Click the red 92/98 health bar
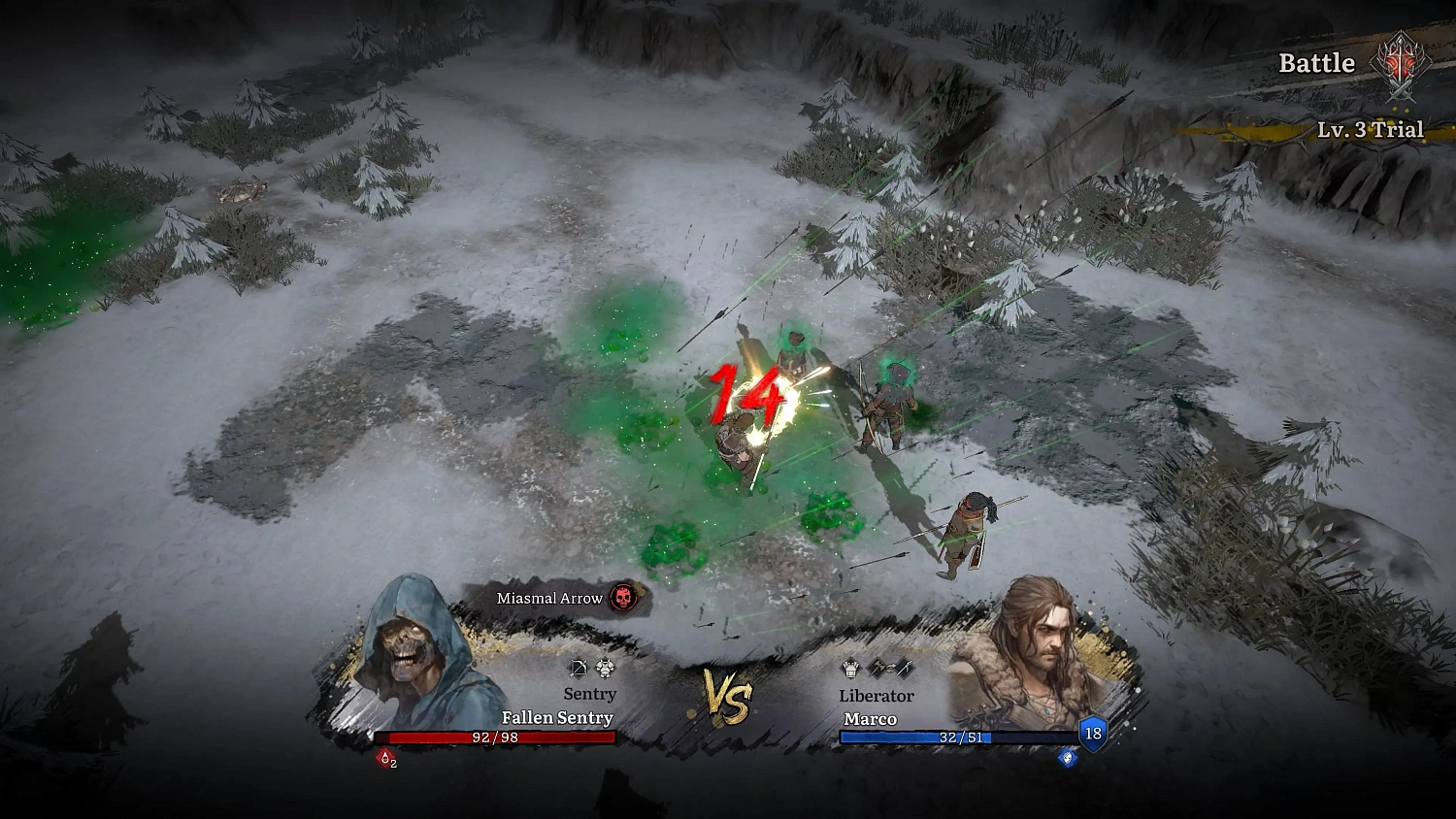The image size is (1456, 819). pos(495,737)
